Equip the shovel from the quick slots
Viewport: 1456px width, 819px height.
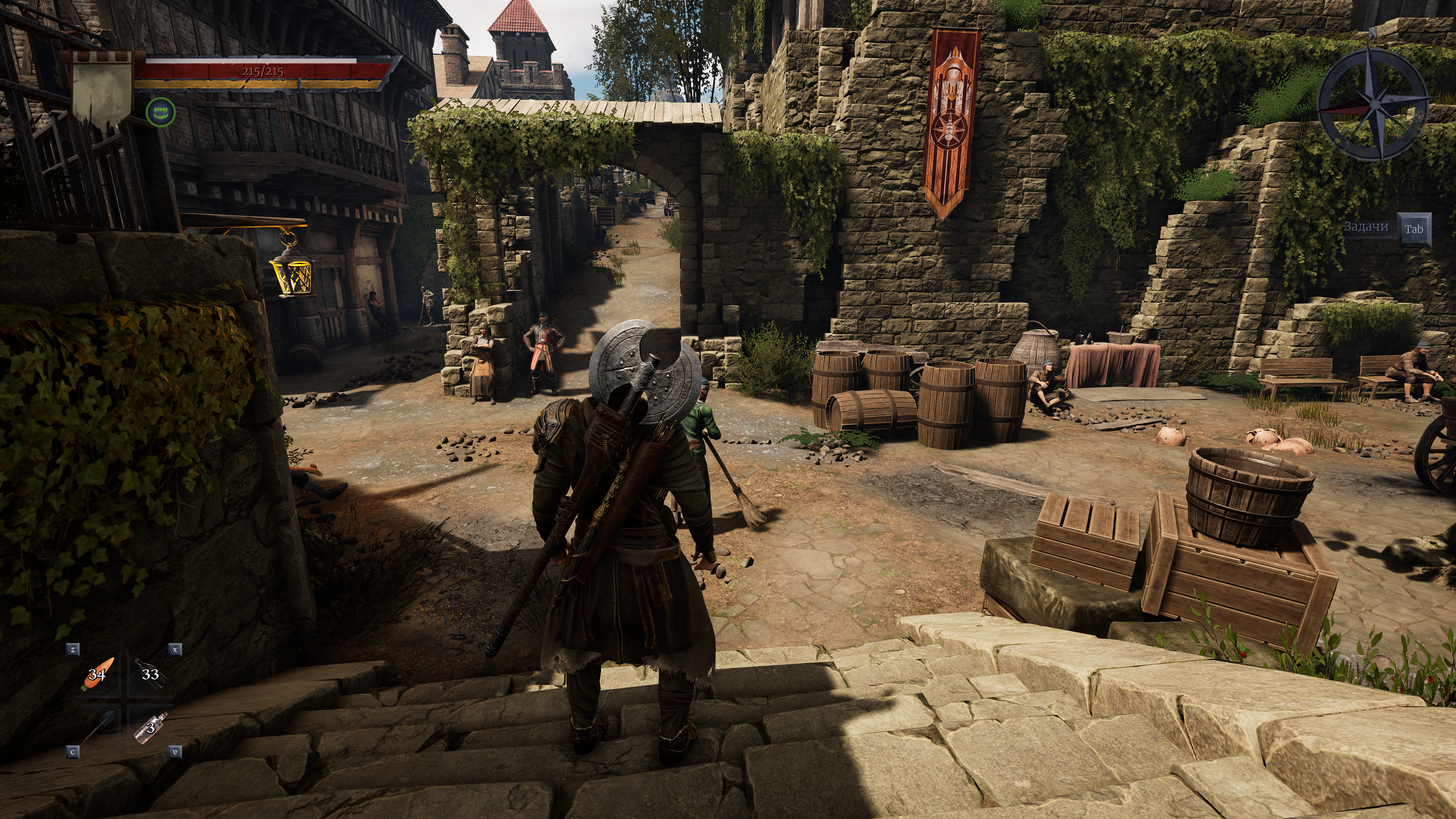point(98,727)
